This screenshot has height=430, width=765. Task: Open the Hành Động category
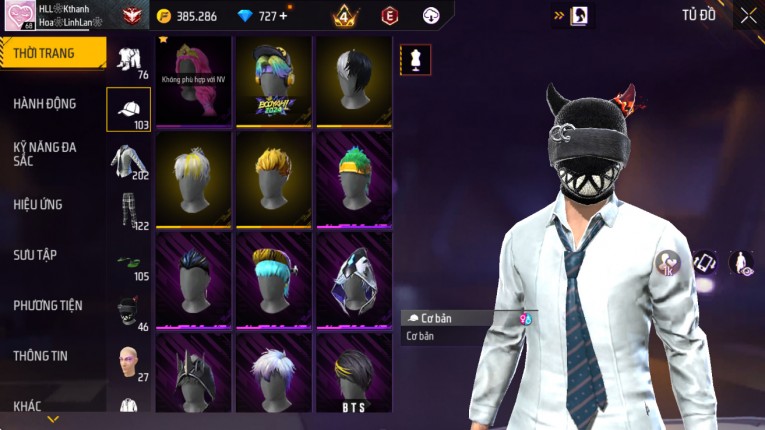(x=45, y=103)
